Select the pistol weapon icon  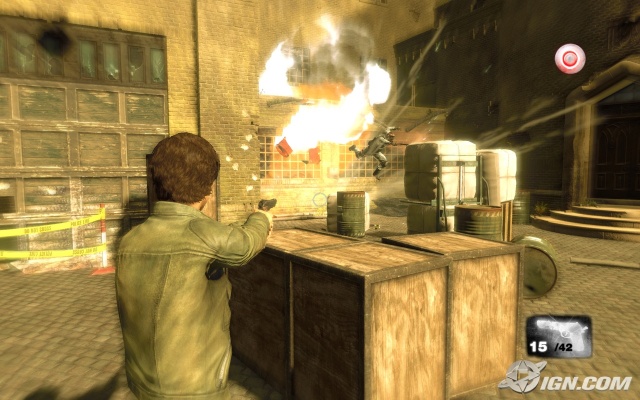point(558,332)
